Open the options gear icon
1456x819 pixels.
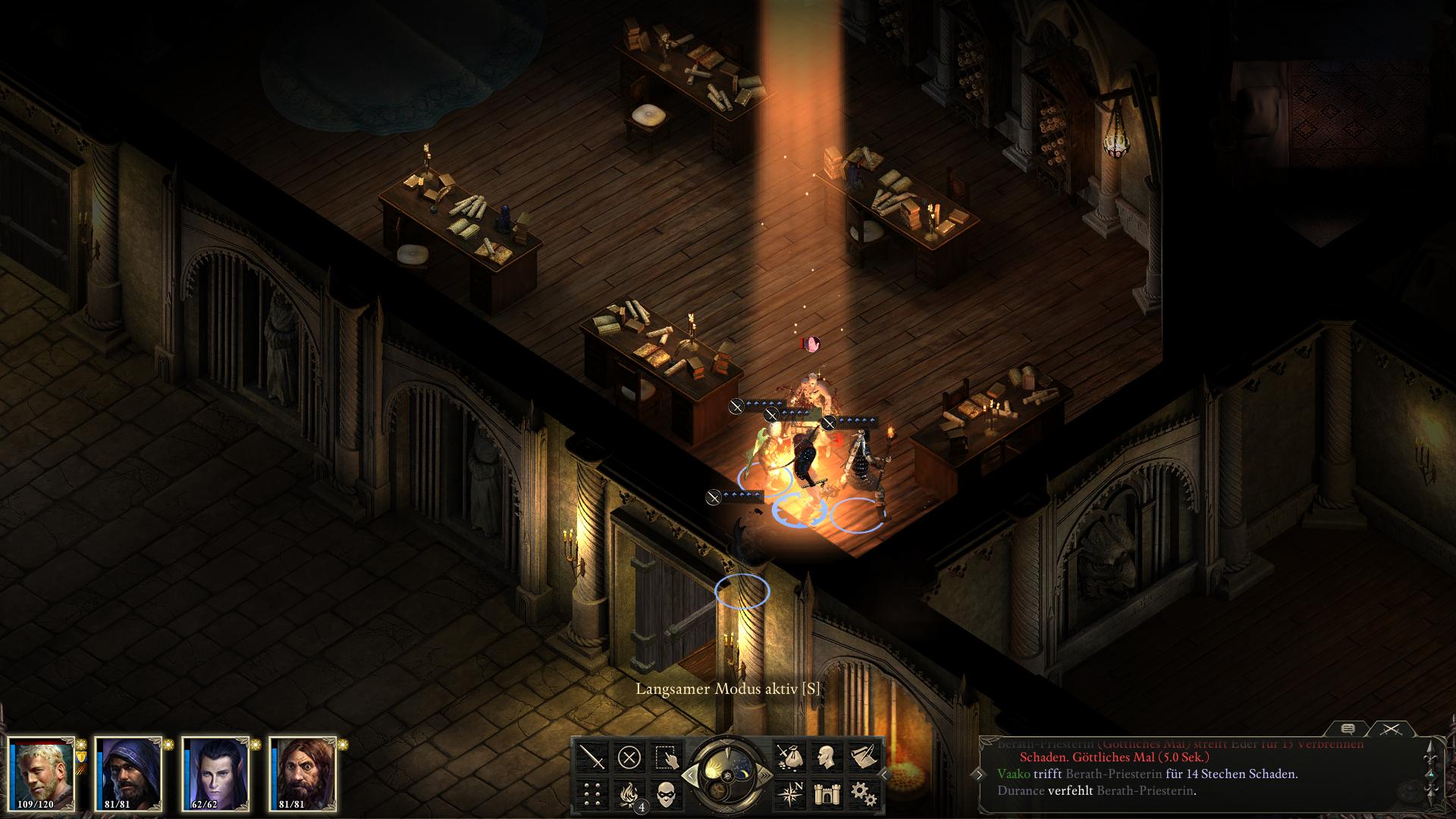[863, 794]
